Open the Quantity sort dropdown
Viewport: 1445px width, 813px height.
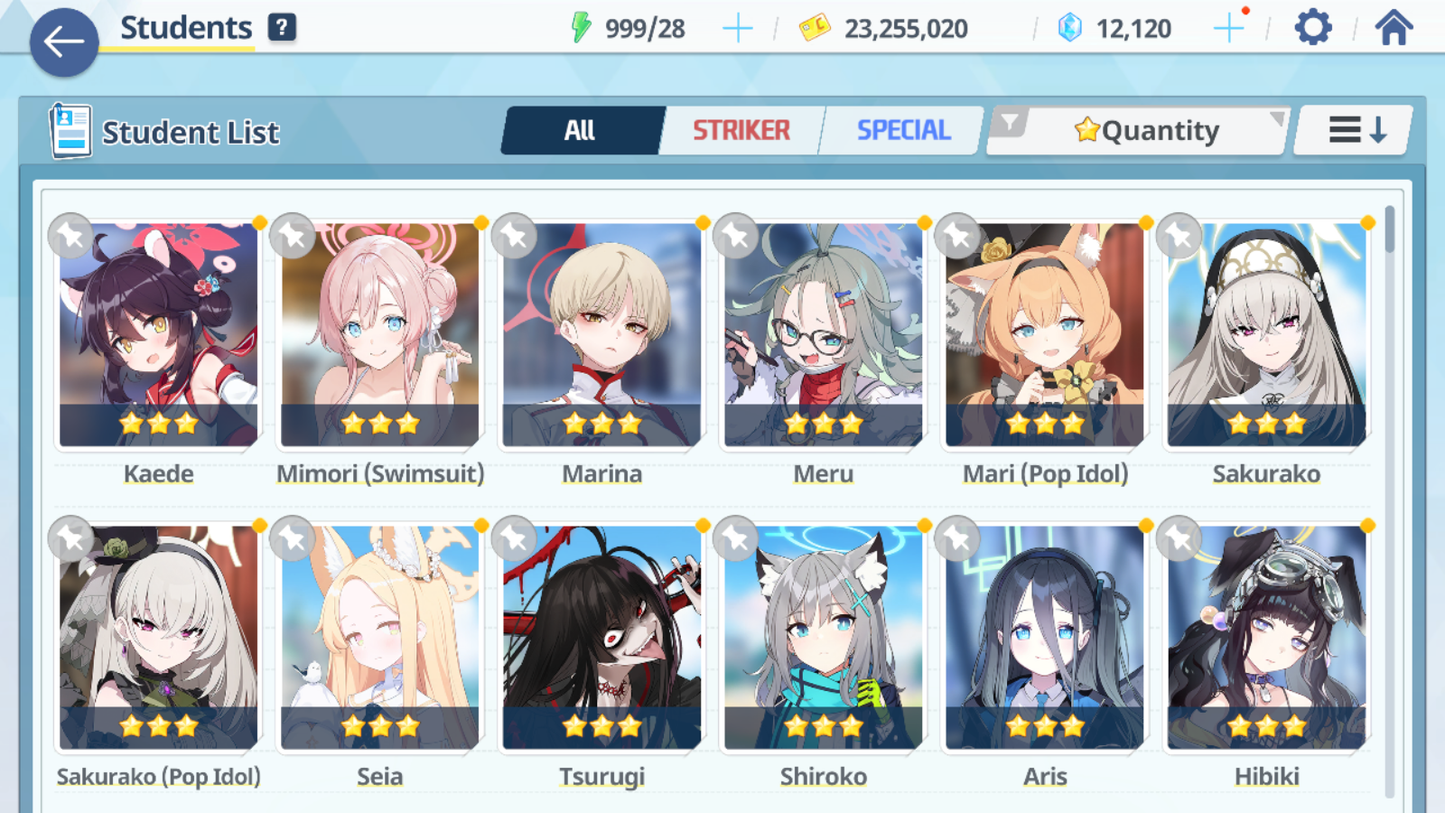pyautogui.click(x=1140, y=130)
